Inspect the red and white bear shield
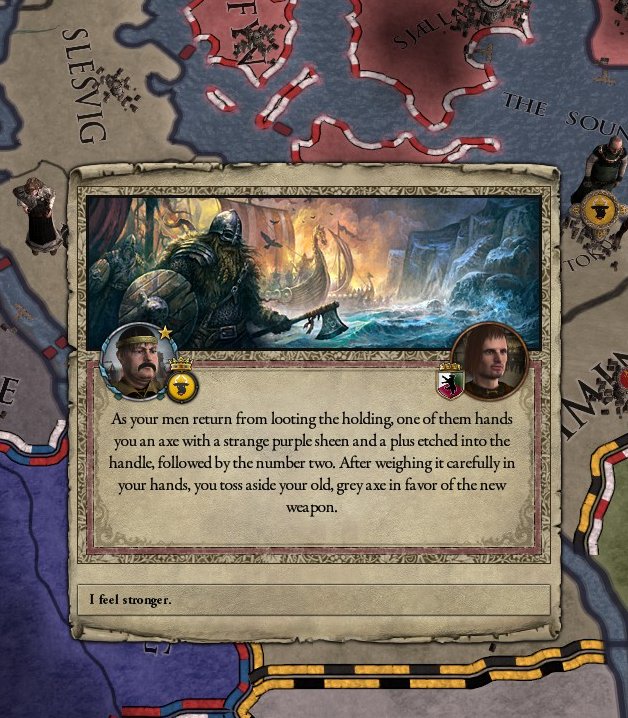The height and width of the screenshot is (718, 628). pyautogui.click(x=449, y=381)
